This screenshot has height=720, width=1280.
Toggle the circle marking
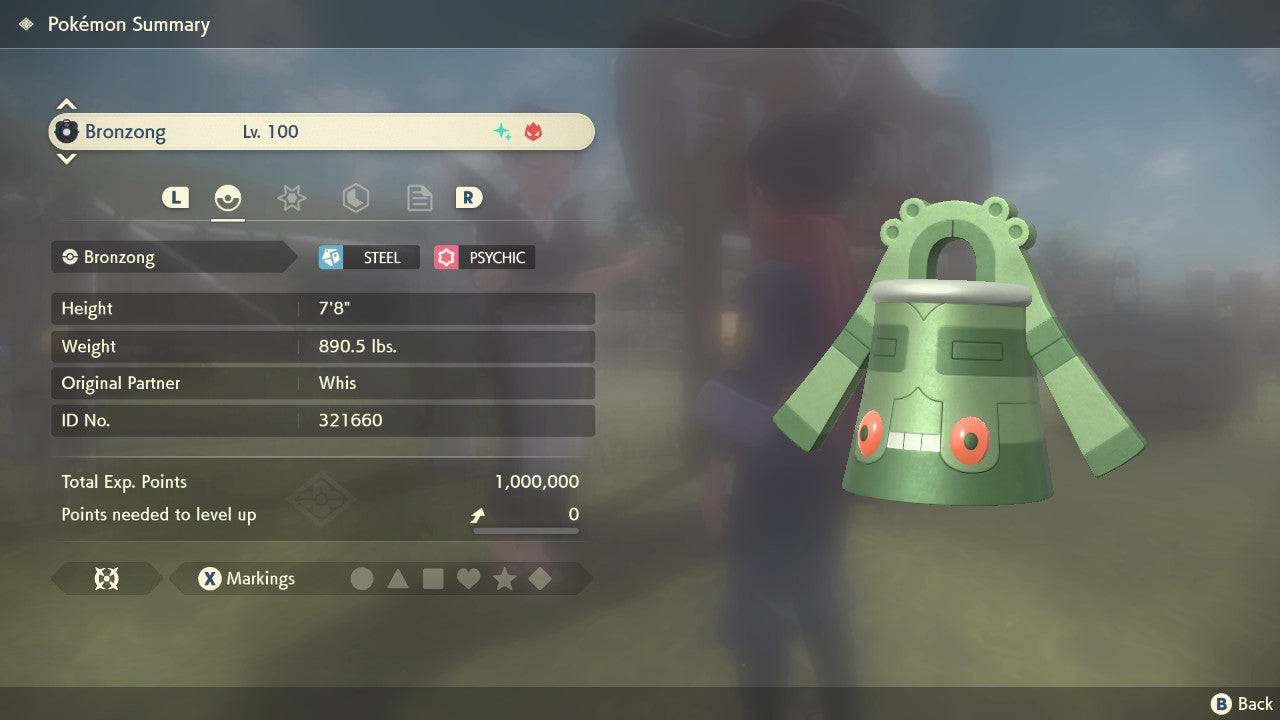tap(362, 578)
